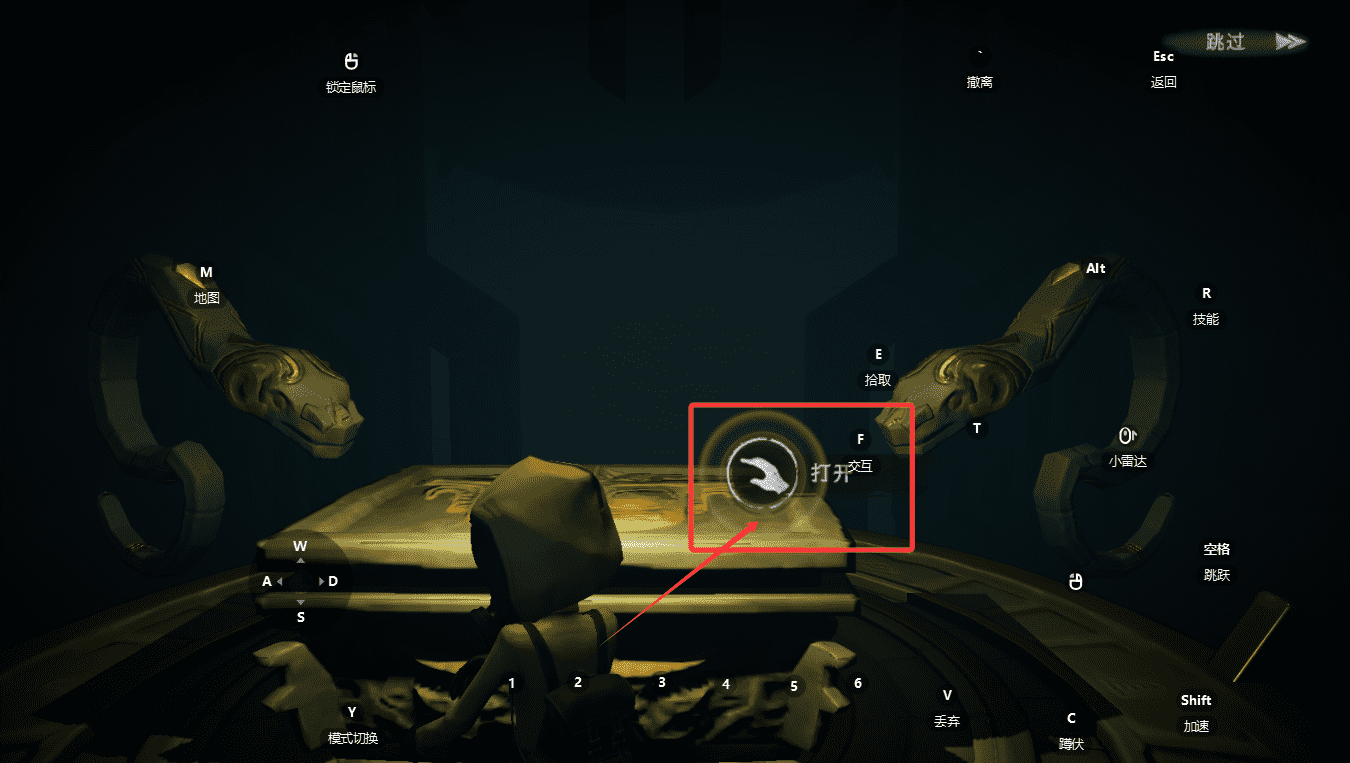Tap the hand icon labeled 打开
This screenshot has height=763, width=1350.
click(x=763, y=471)
